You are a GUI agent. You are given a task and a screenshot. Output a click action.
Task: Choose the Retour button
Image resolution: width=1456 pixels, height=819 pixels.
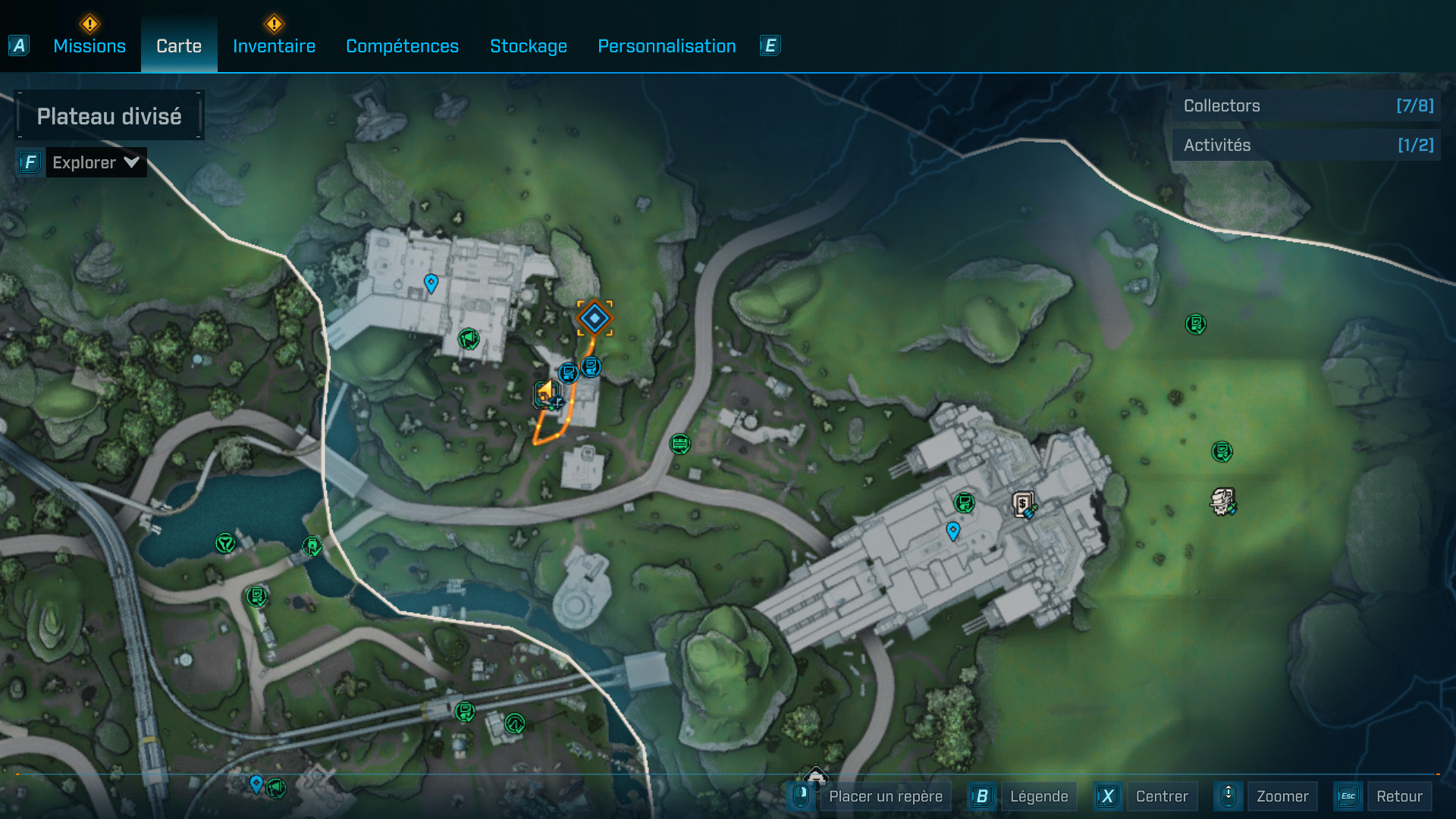click(x=1398, y=796)
